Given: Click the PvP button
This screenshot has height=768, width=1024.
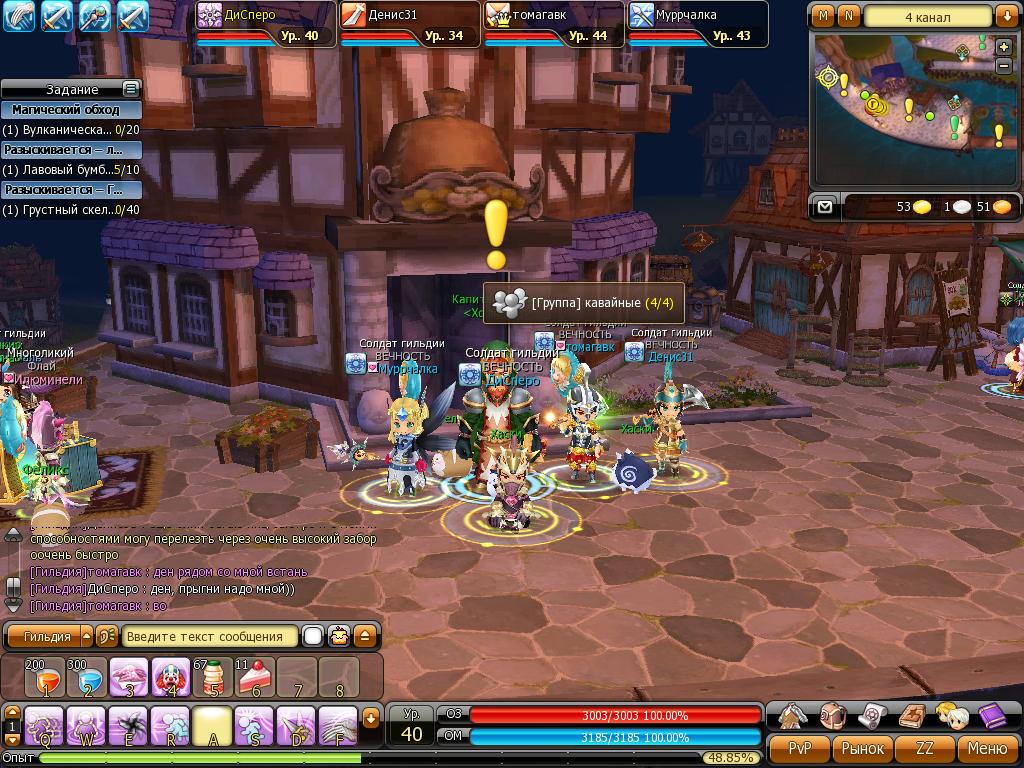Looking at the screenshot, I should point(800,748).
